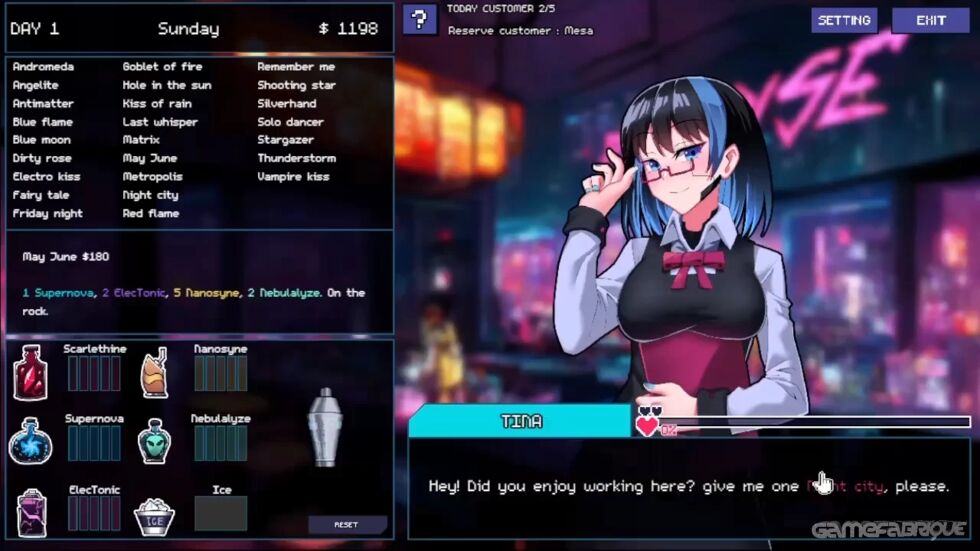Viewport: 980px width, 551px height.
Task: Open the Remember me recipe
Action: (x=295, y=67)
